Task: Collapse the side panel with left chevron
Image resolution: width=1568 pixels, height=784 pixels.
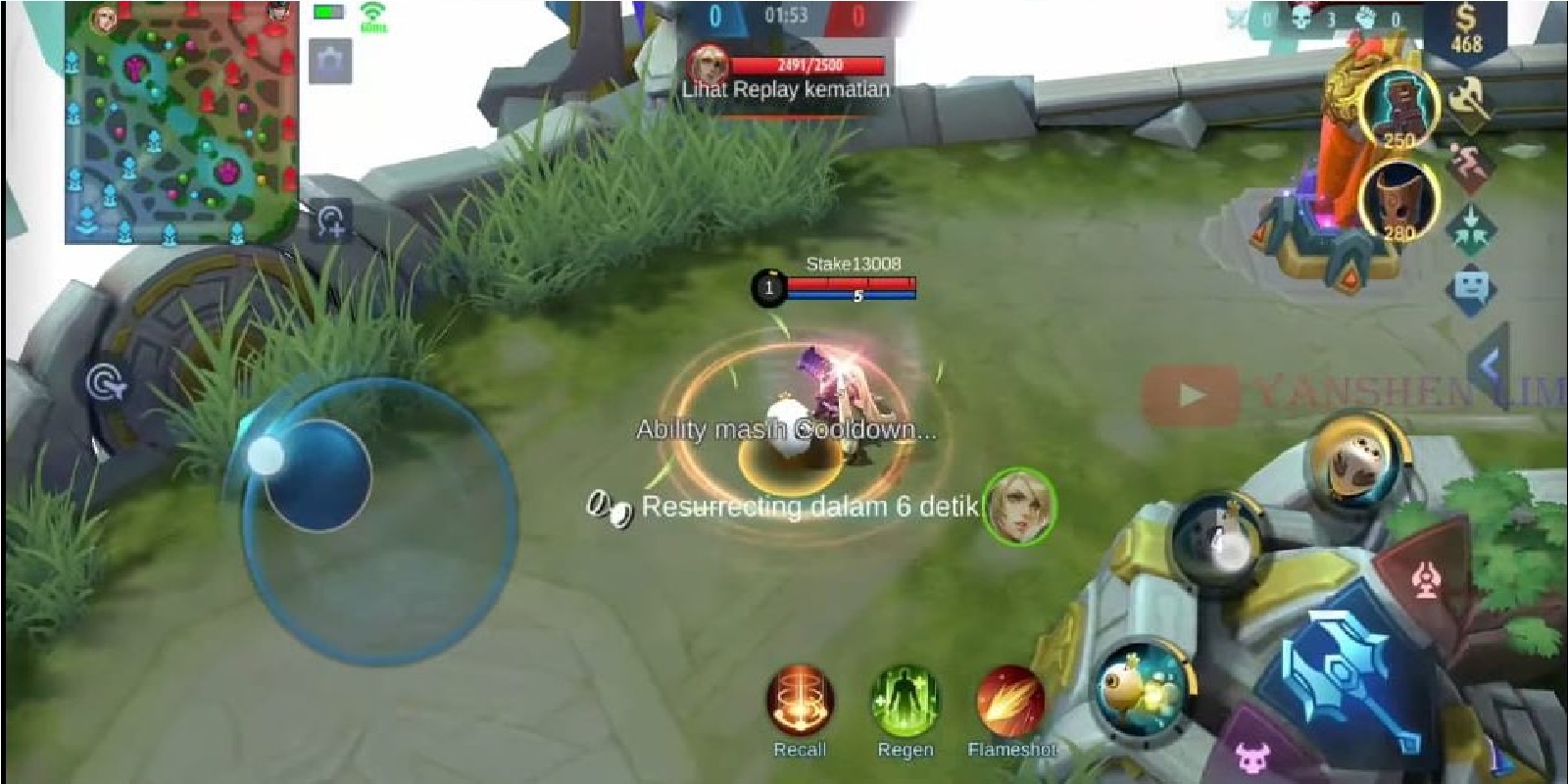Action: pyautogui.click(x=1488, y=363)
